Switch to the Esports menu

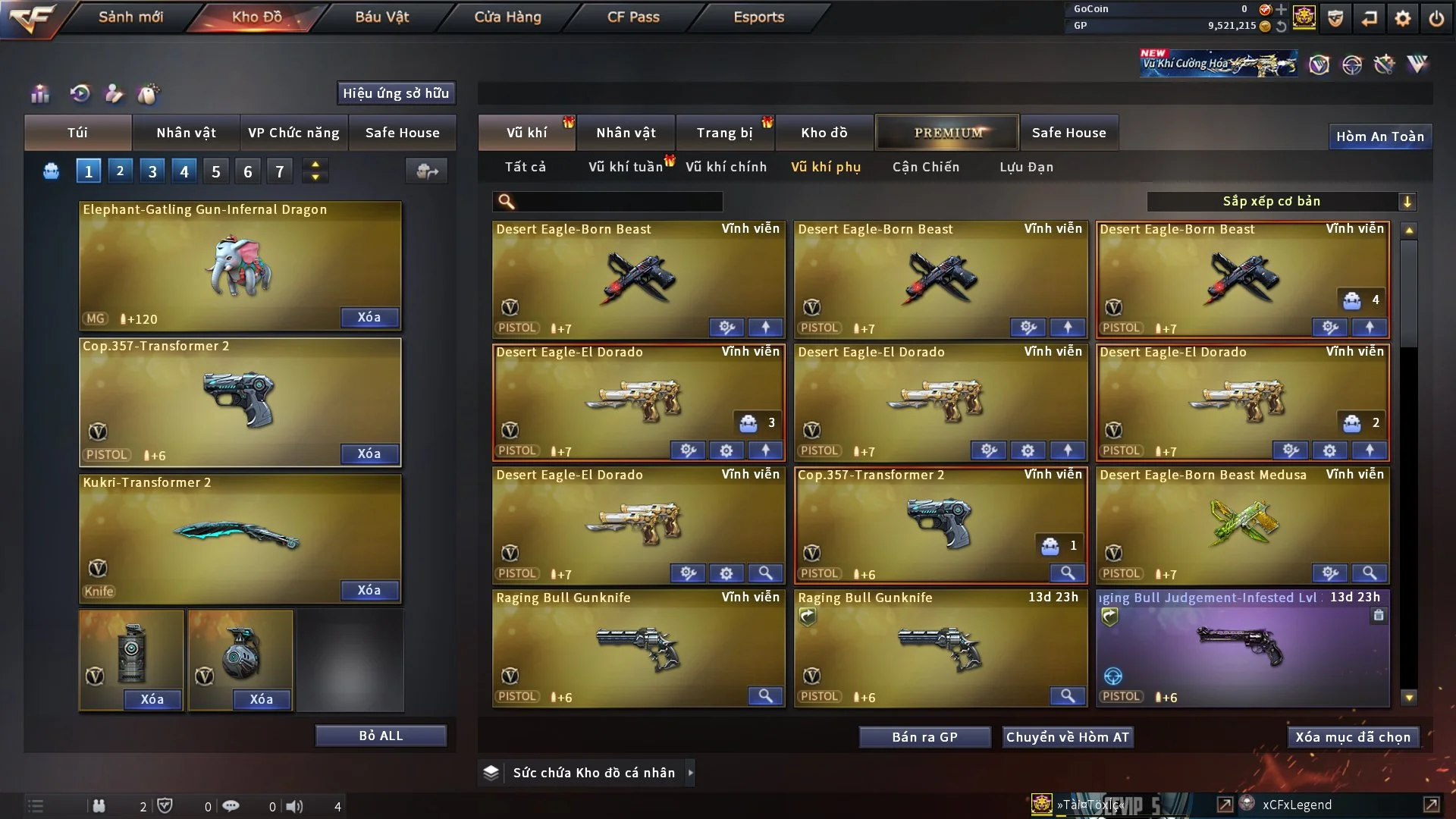pos(758,17)
